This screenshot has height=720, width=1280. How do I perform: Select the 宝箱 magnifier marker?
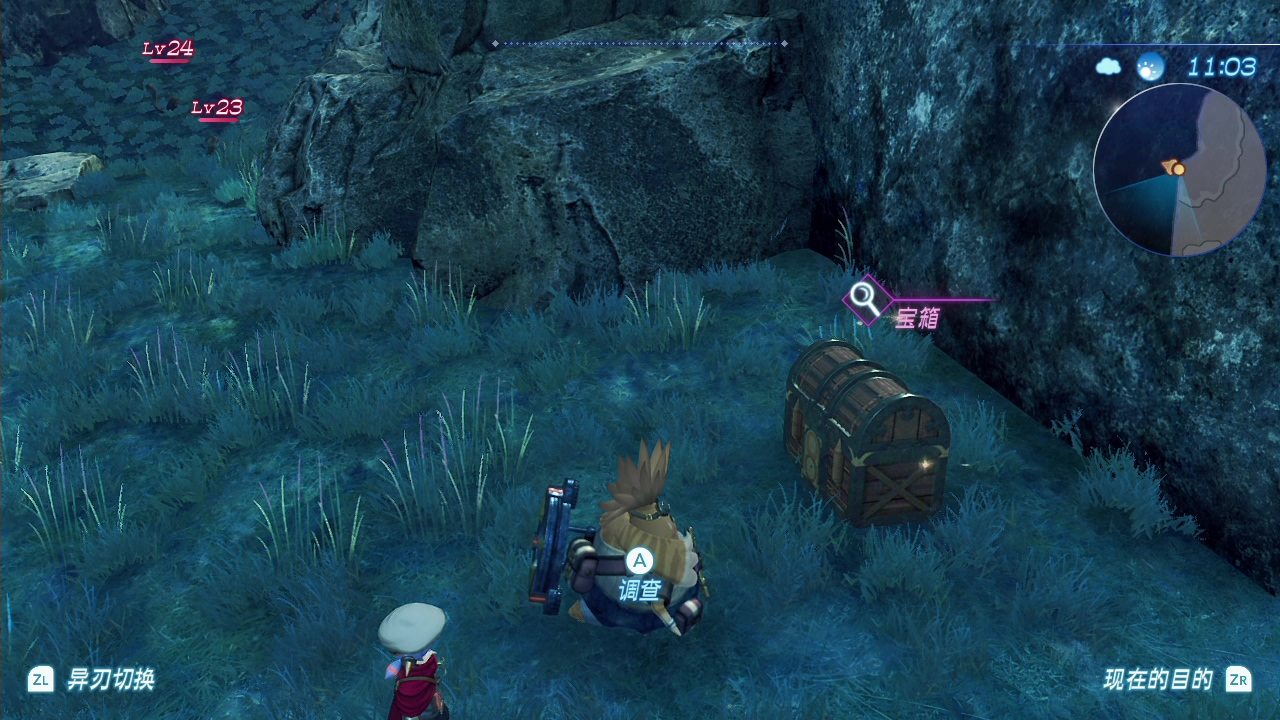tap(864, 299)
